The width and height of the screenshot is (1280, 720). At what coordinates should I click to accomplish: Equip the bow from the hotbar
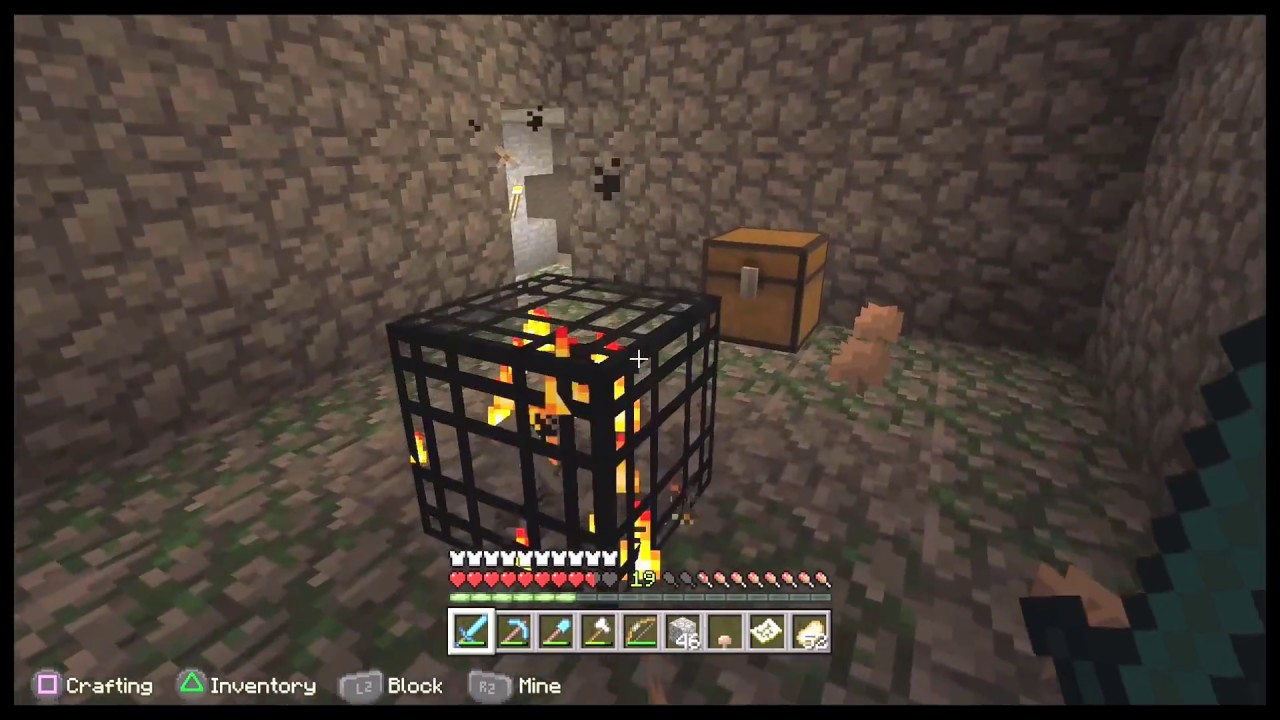tap(640, 632)
